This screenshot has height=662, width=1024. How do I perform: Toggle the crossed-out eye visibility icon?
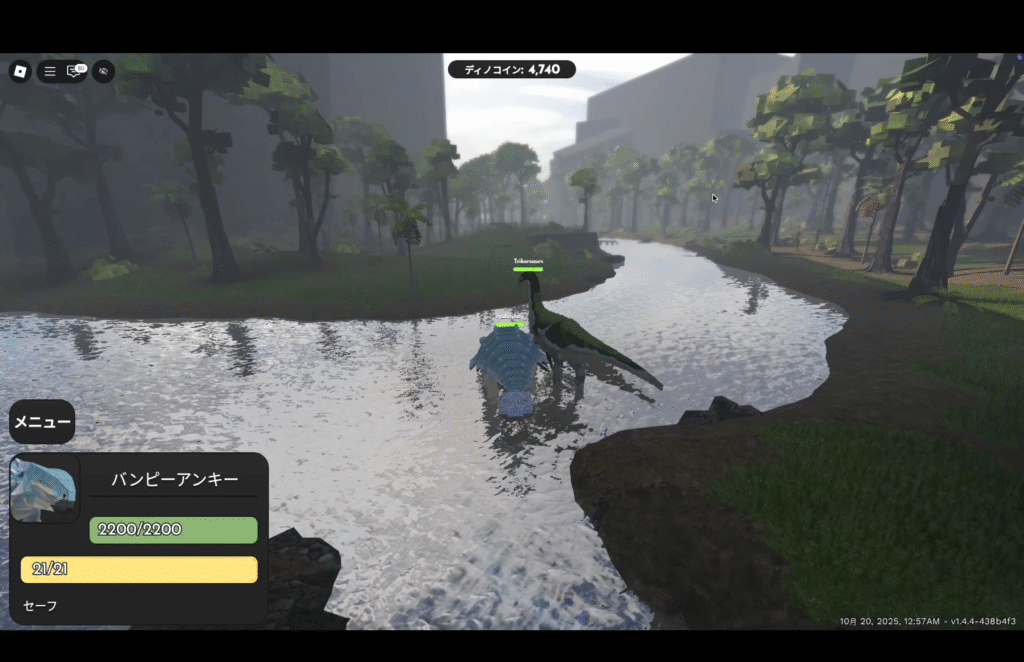point(103,71)
